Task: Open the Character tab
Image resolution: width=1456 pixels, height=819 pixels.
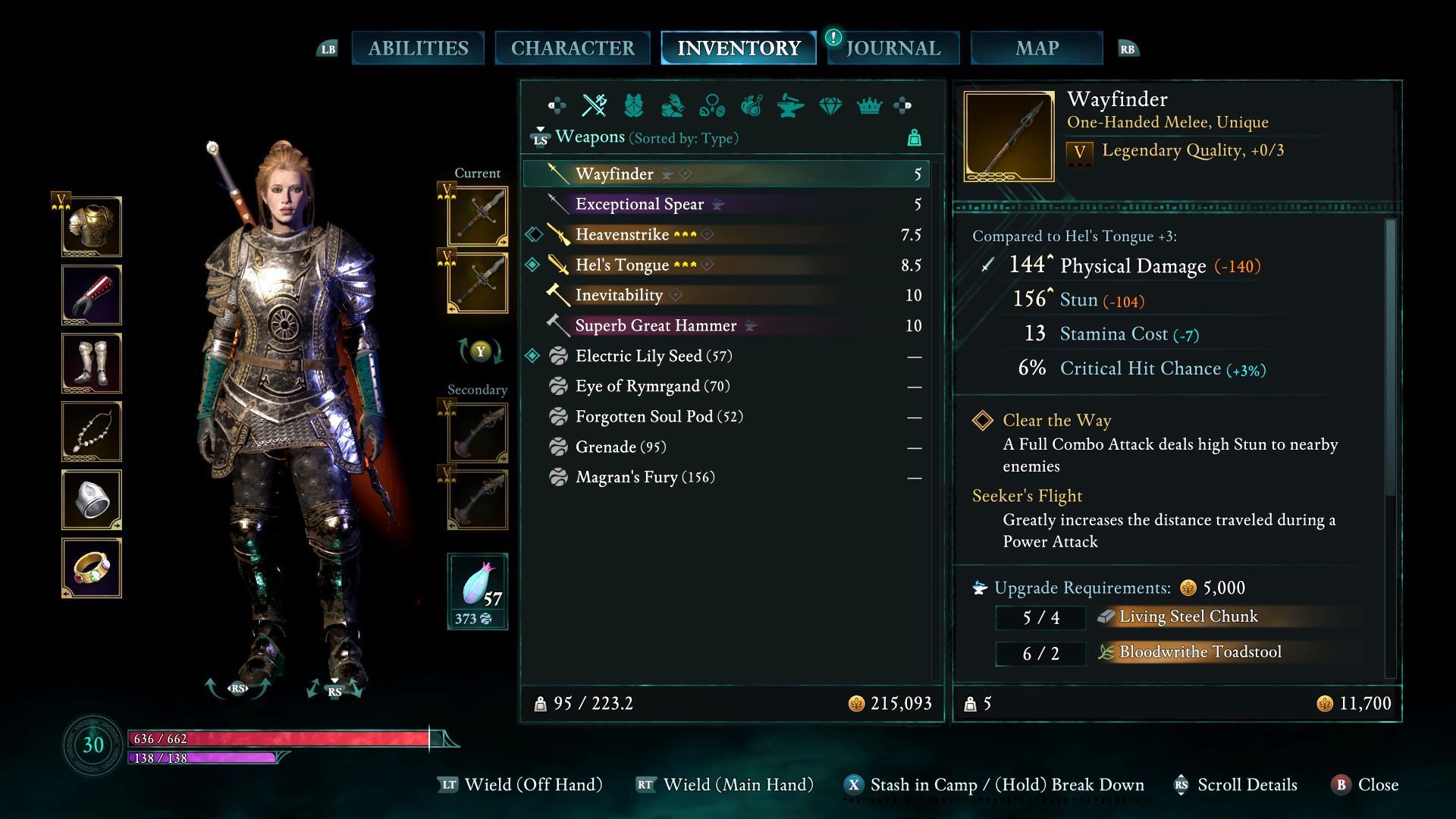Action: (573, 49)
